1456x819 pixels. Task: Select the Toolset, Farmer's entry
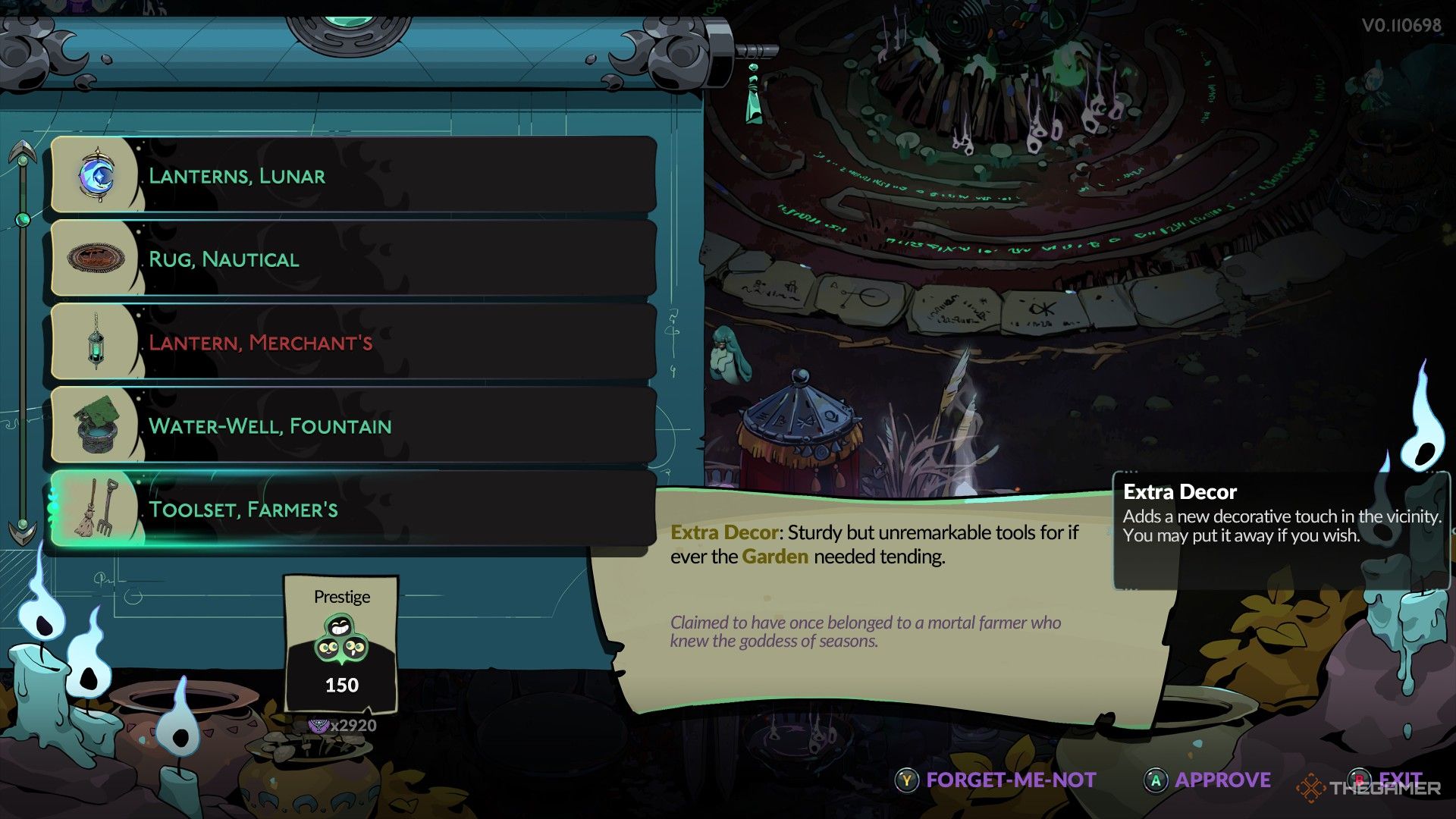pyautogui.click(x=353, y=509)
